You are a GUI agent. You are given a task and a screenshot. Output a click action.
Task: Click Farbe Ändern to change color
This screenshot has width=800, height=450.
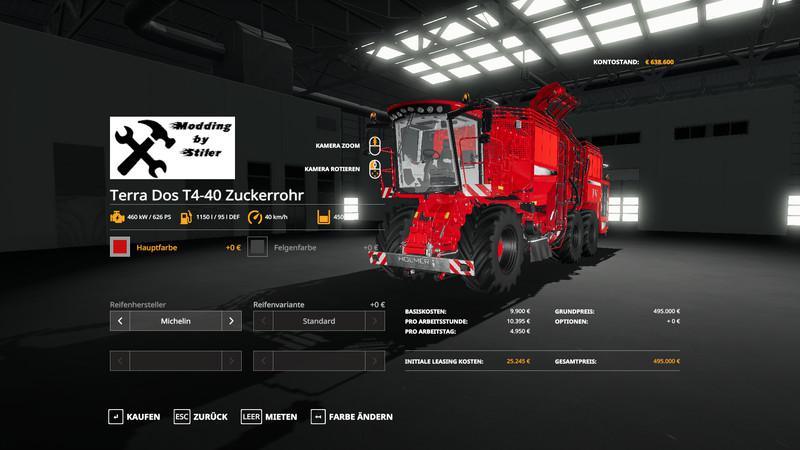(351, 416)
